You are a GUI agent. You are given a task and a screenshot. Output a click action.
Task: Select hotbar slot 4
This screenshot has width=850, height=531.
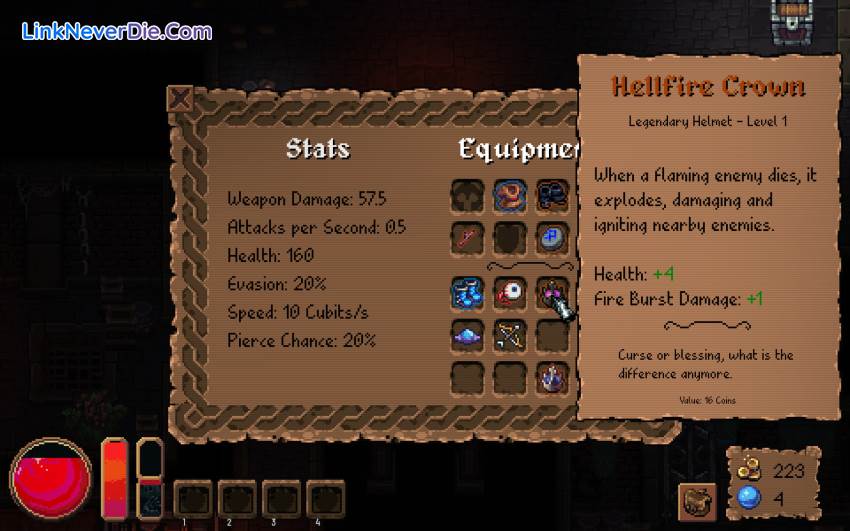[x=324, y=498]
